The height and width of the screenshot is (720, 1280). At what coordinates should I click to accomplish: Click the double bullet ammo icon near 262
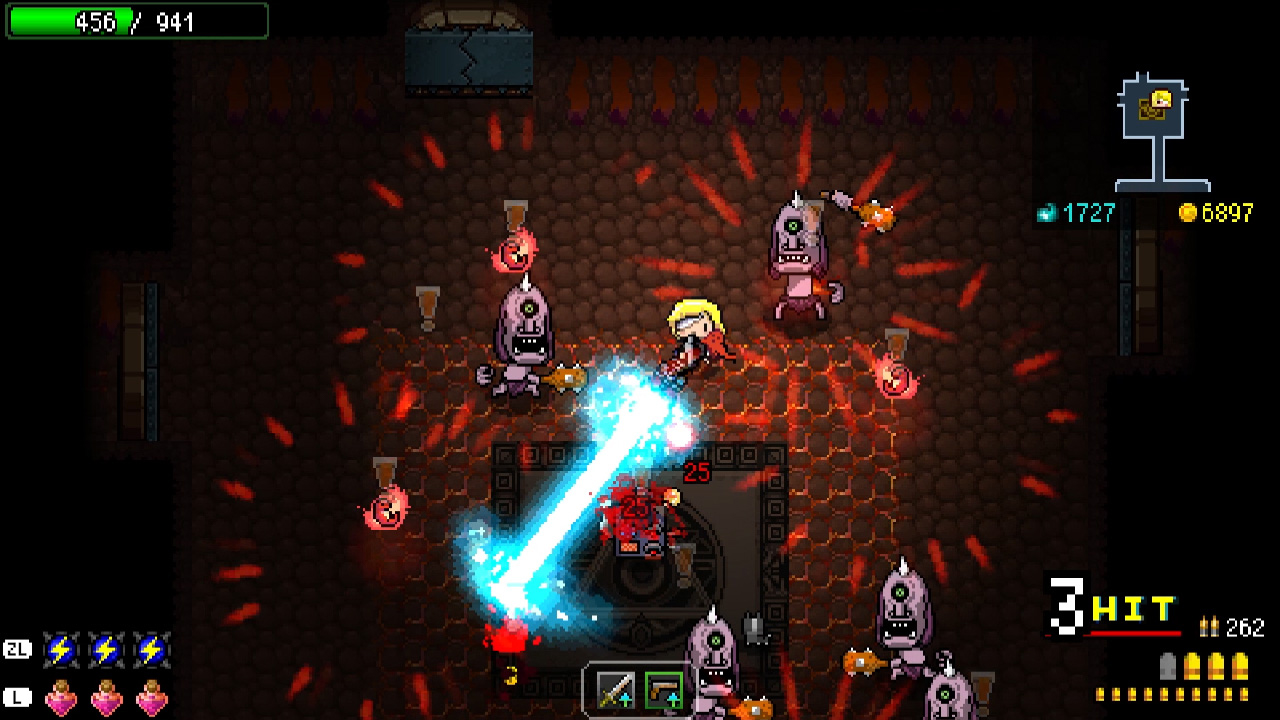[1209, 627]
